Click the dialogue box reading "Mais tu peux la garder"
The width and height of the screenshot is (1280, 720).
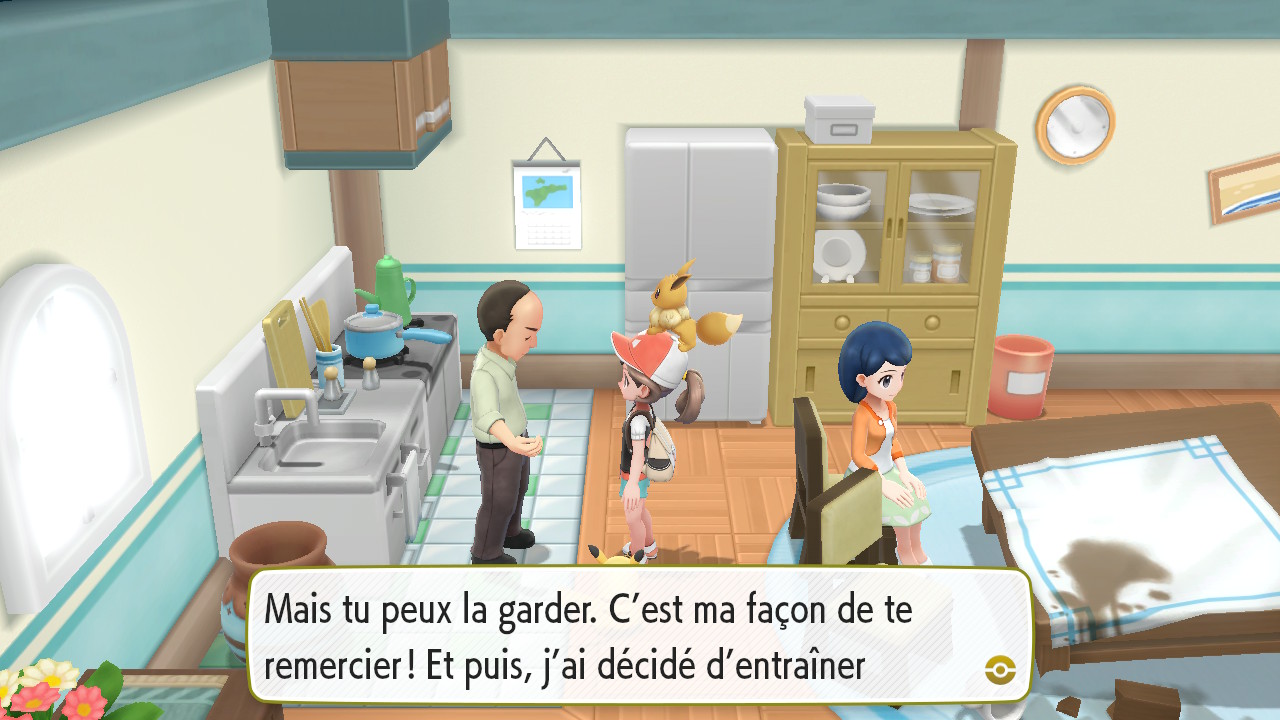(638, 636)
